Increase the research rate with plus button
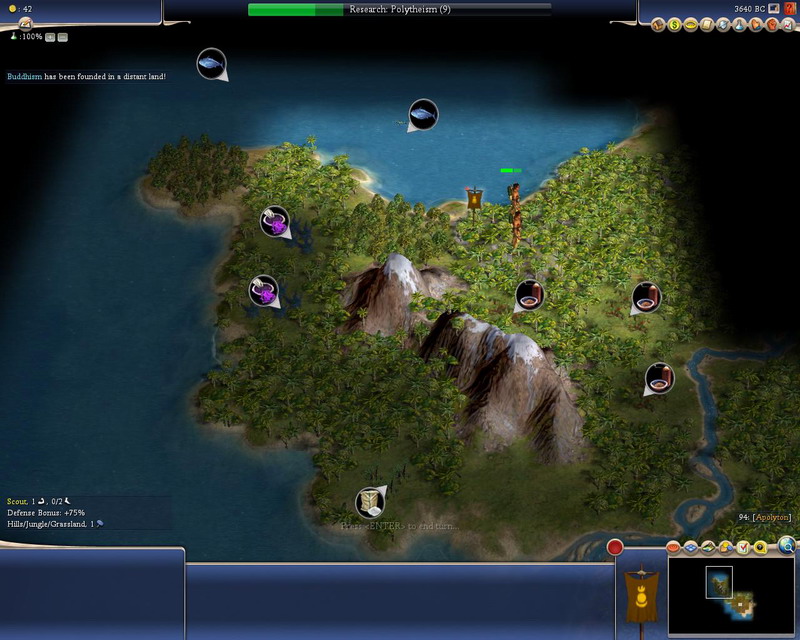The image size is (800, 640). (x=50, y=37)
